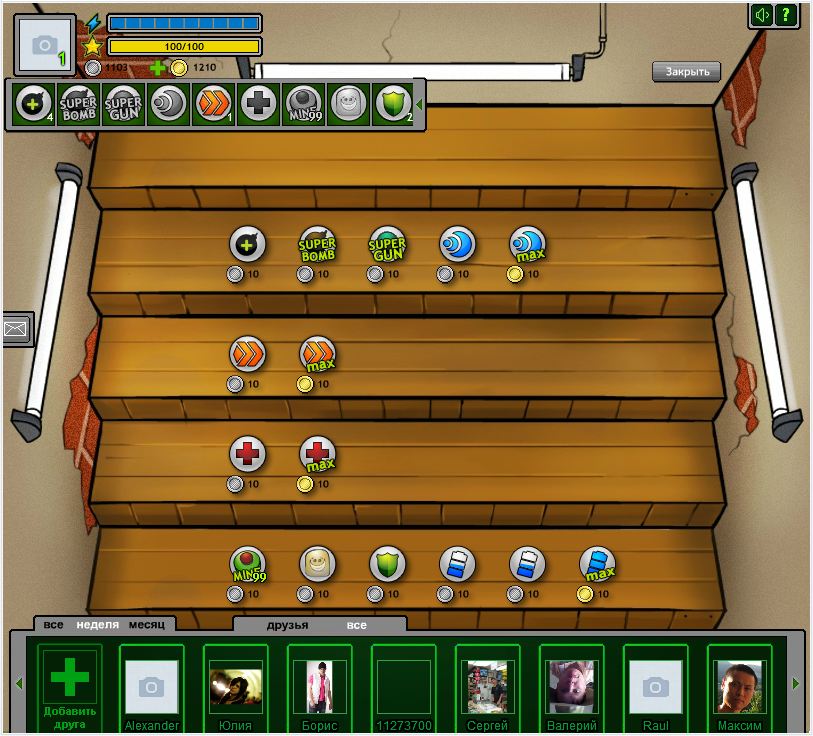This screenshot has width=813, height=736.
Task: Select friend Максим's avatar
Action: [740, 686]
